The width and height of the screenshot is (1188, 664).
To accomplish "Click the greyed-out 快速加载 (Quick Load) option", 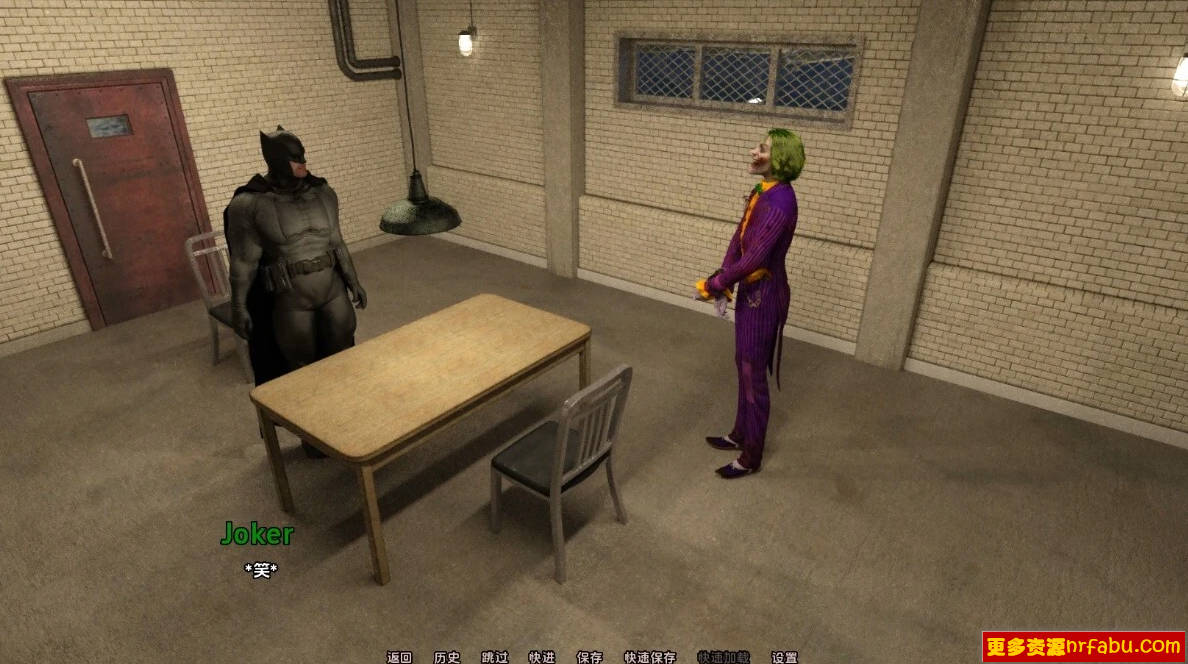I will click(x=723, y=657).
